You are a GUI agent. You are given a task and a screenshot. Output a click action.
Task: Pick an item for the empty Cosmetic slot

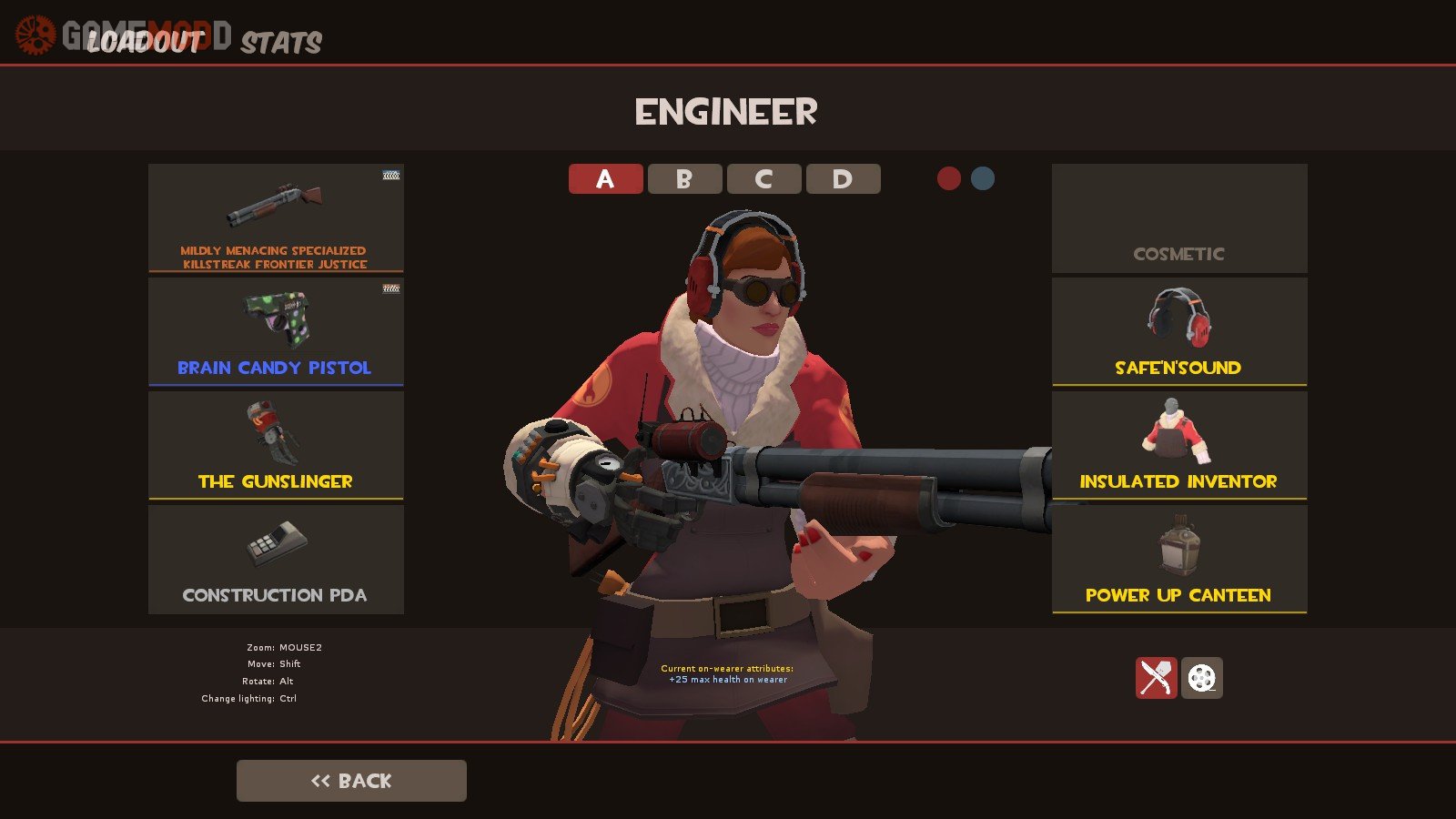[x=1179, y=218]
